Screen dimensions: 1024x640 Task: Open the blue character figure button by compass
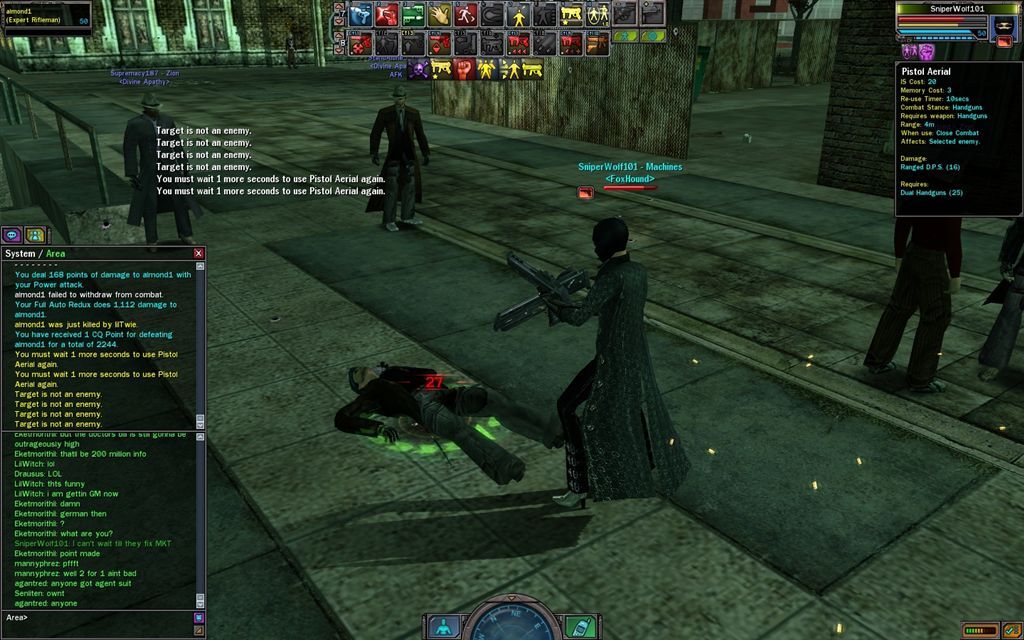point(444,627)
